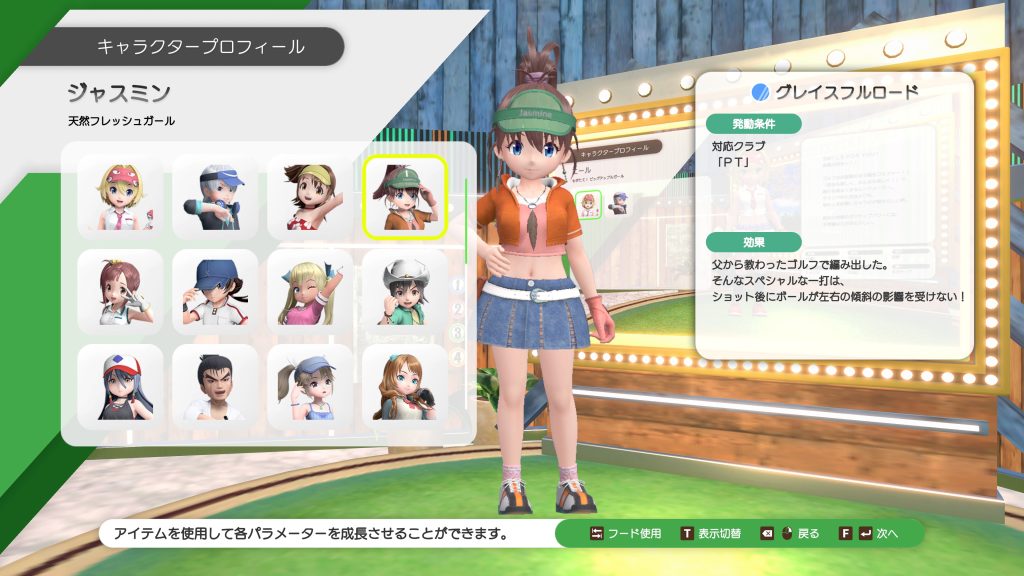Pick the winking blonde twin-tail girl in pink
1024x576 pixels.
coord(310,291)
